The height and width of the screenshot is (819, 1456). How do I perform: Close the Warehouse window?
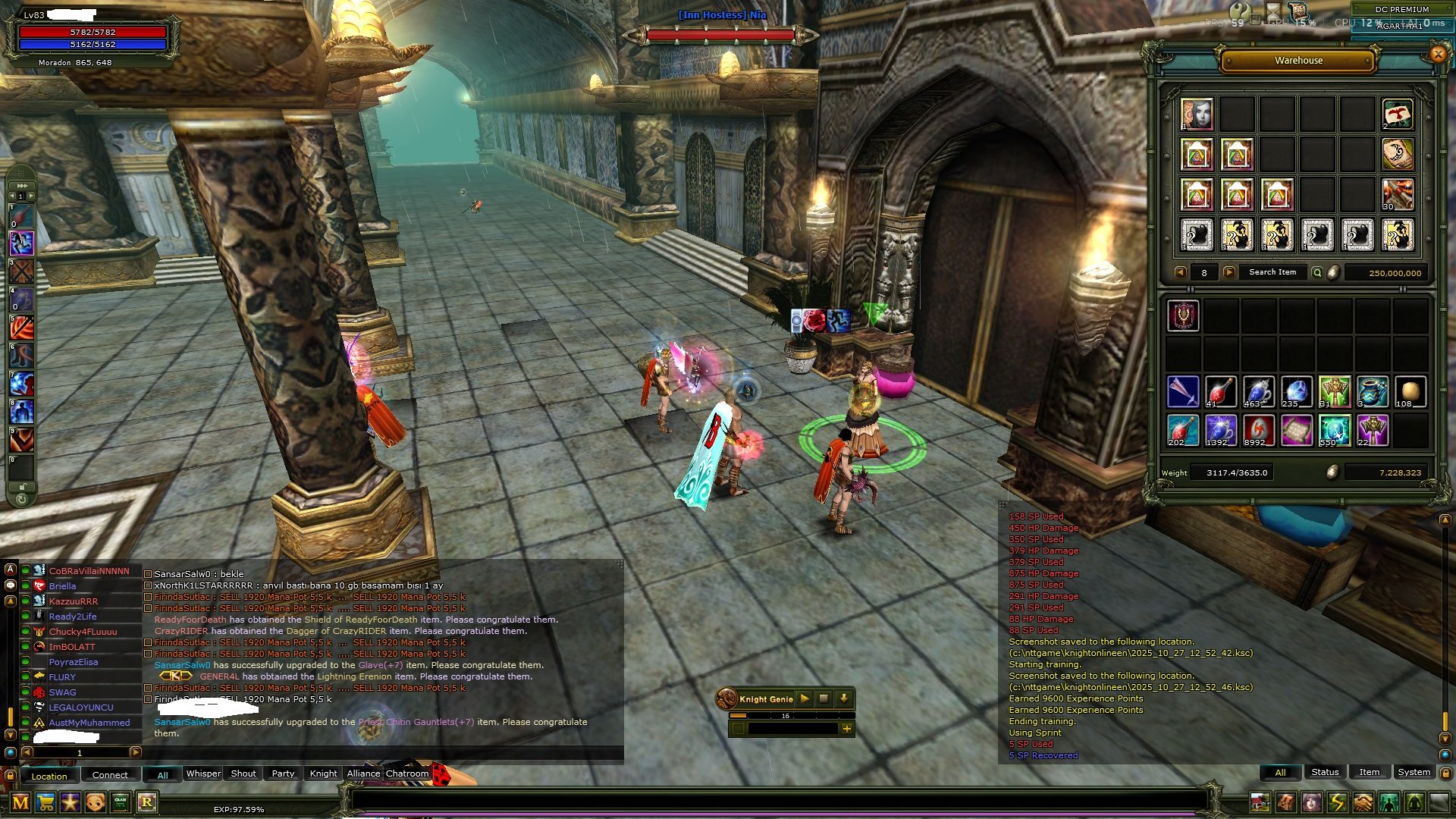pos(1438,54)
